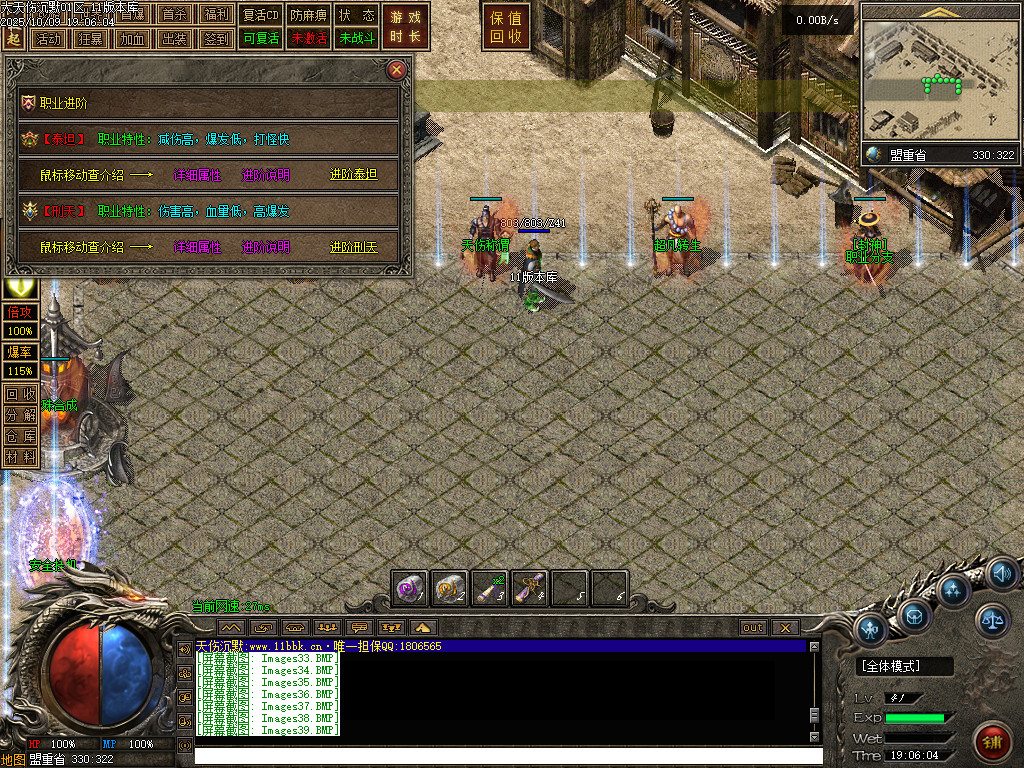The height and width of the screenshot is (768, 1024).
Task: Open the 仓库 warehouse side button
Action: pyautogui.click(x=20, y=436)
